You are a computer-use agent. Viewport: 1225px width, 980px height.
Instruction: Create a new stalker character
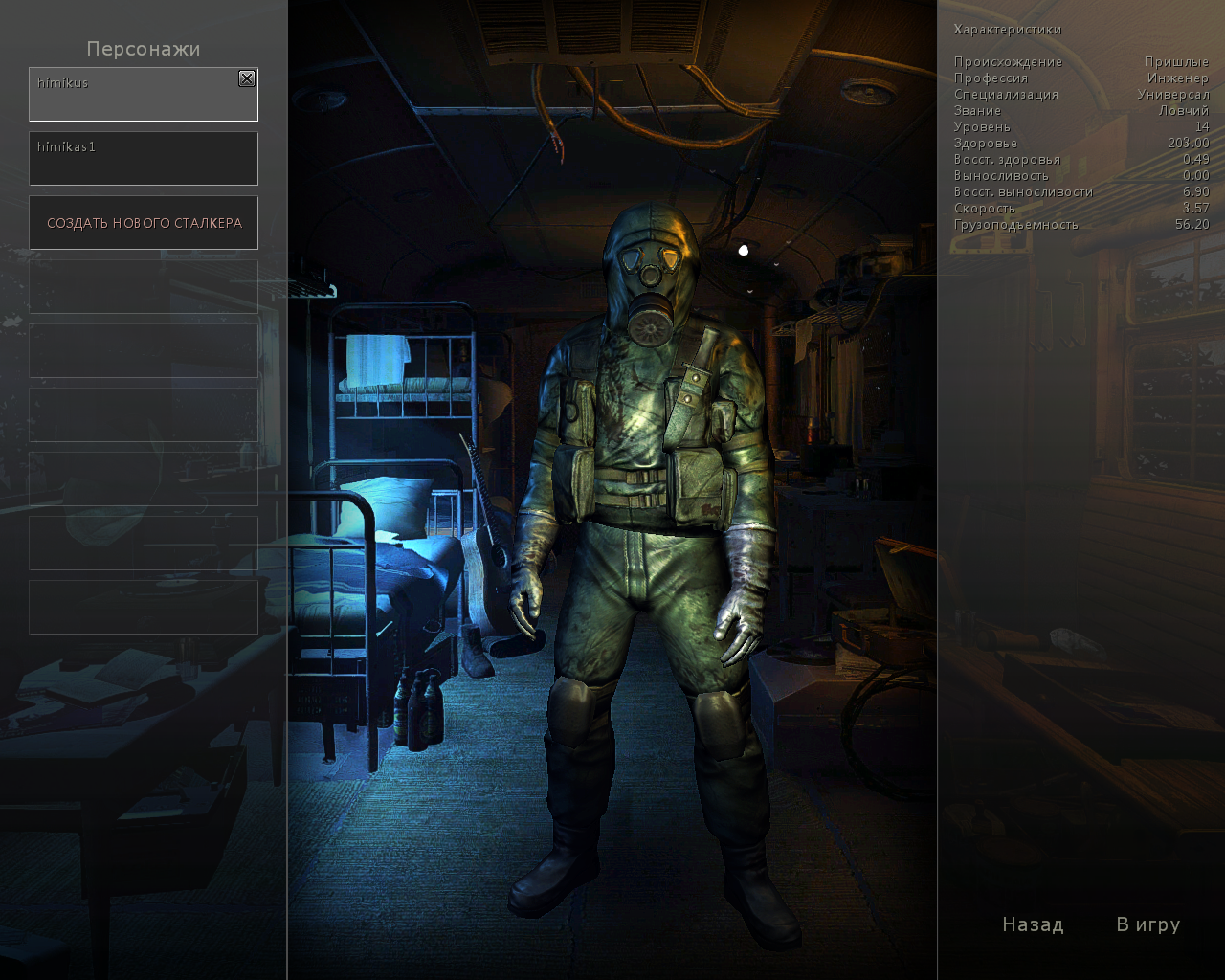pos(144,223)
